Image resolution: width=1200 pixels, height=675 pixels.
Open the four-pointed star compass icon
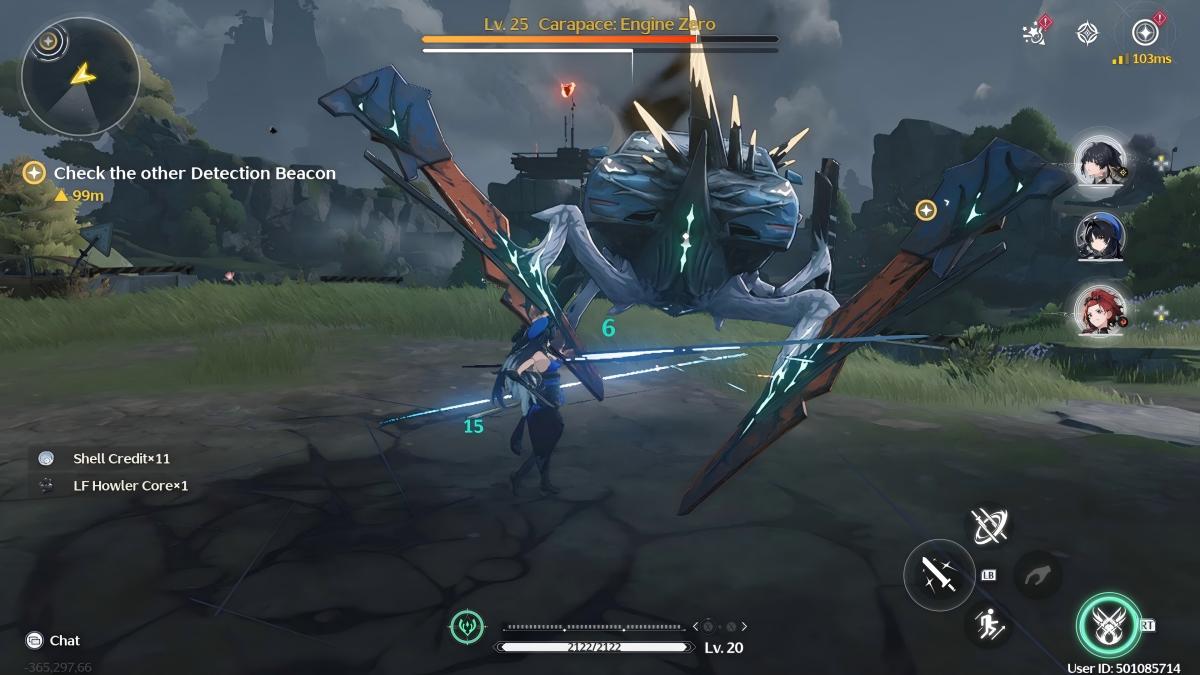[x=1087, y=33]
